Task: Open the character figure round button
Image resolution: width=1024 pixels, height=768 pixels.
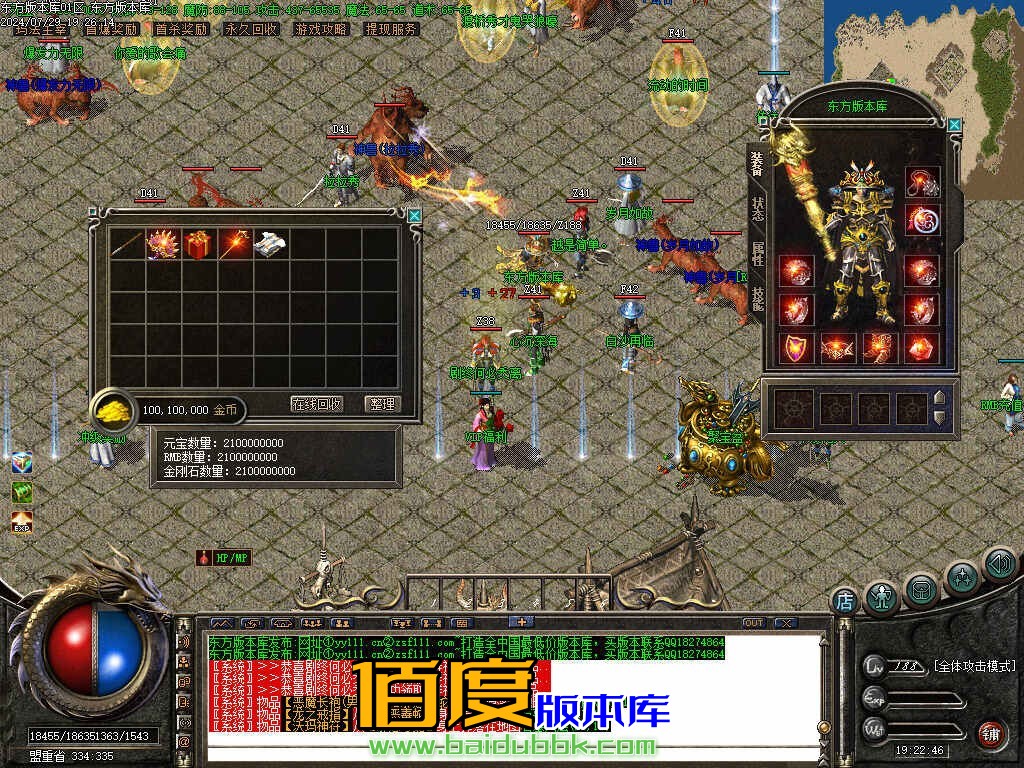Action: pyautogui.click(x=881, y=598)
